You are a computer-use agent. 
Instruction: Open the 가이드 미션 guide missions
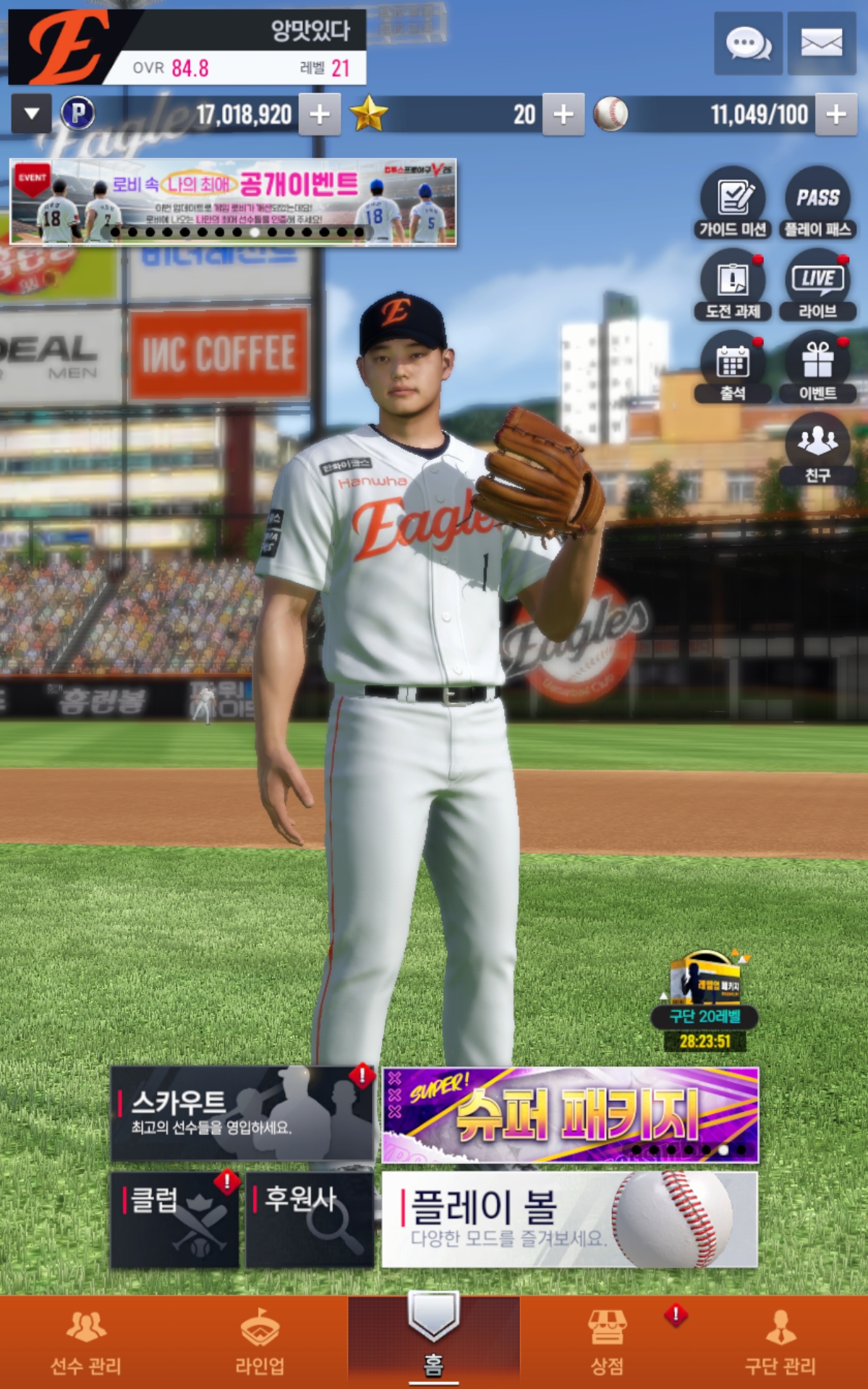click(733, 203)
